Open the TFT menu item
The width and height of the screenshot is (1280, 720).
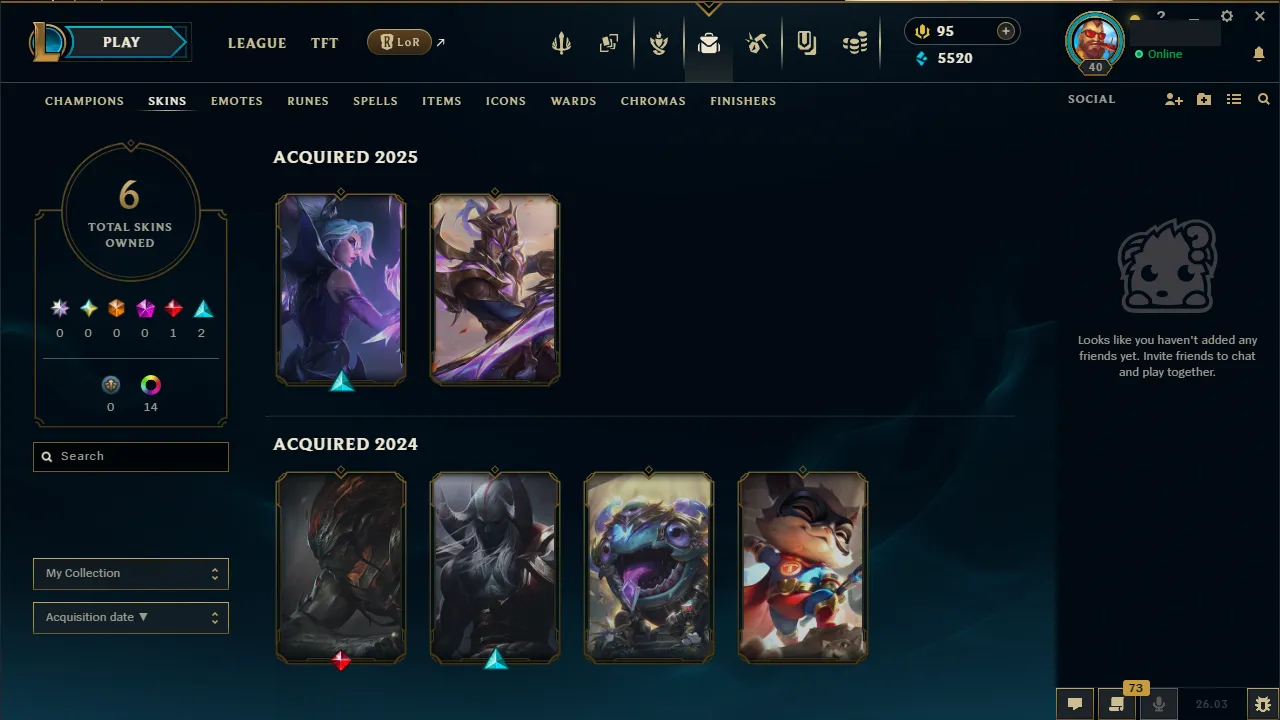[x=324, y=43]
